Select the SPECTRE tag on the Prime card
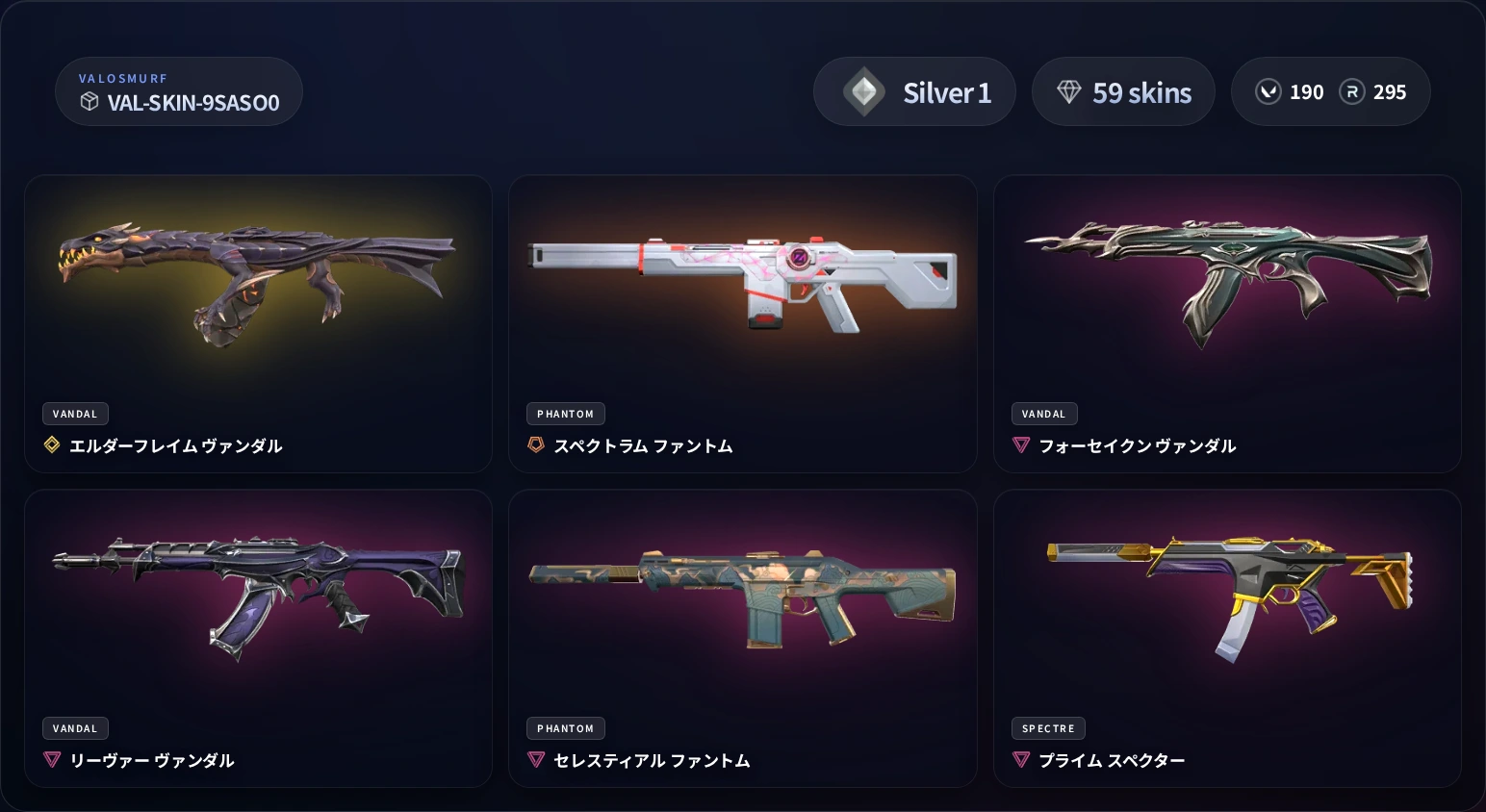The image size is (1486, 812). tap(1048, 728)
